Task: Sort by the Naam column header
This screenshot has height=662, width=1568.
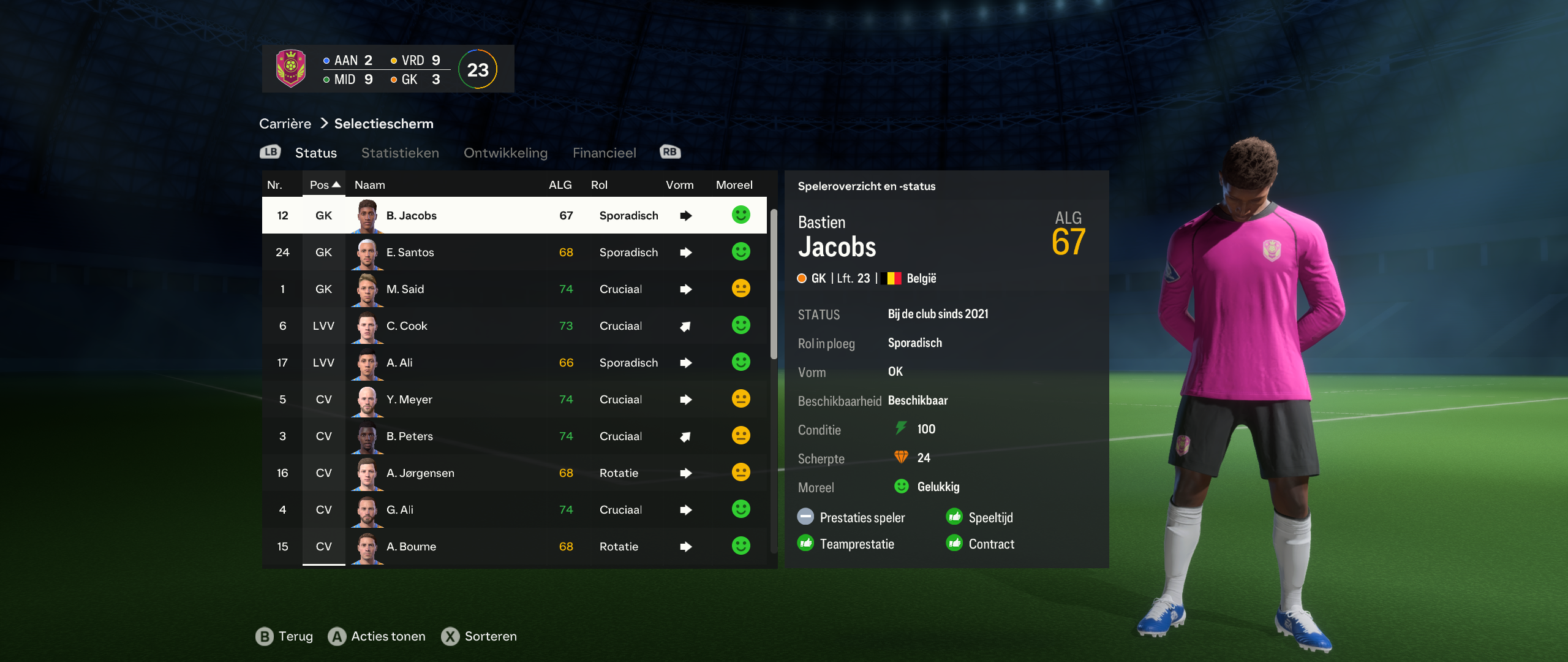Action: [x=370, y=185]
